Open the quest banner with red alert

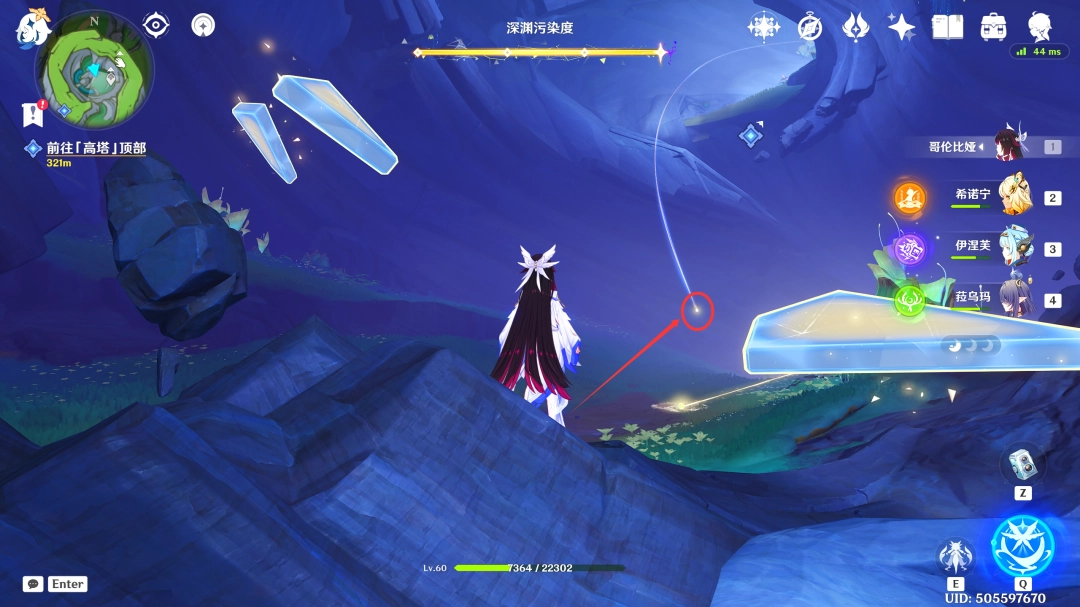coord(32,114)
